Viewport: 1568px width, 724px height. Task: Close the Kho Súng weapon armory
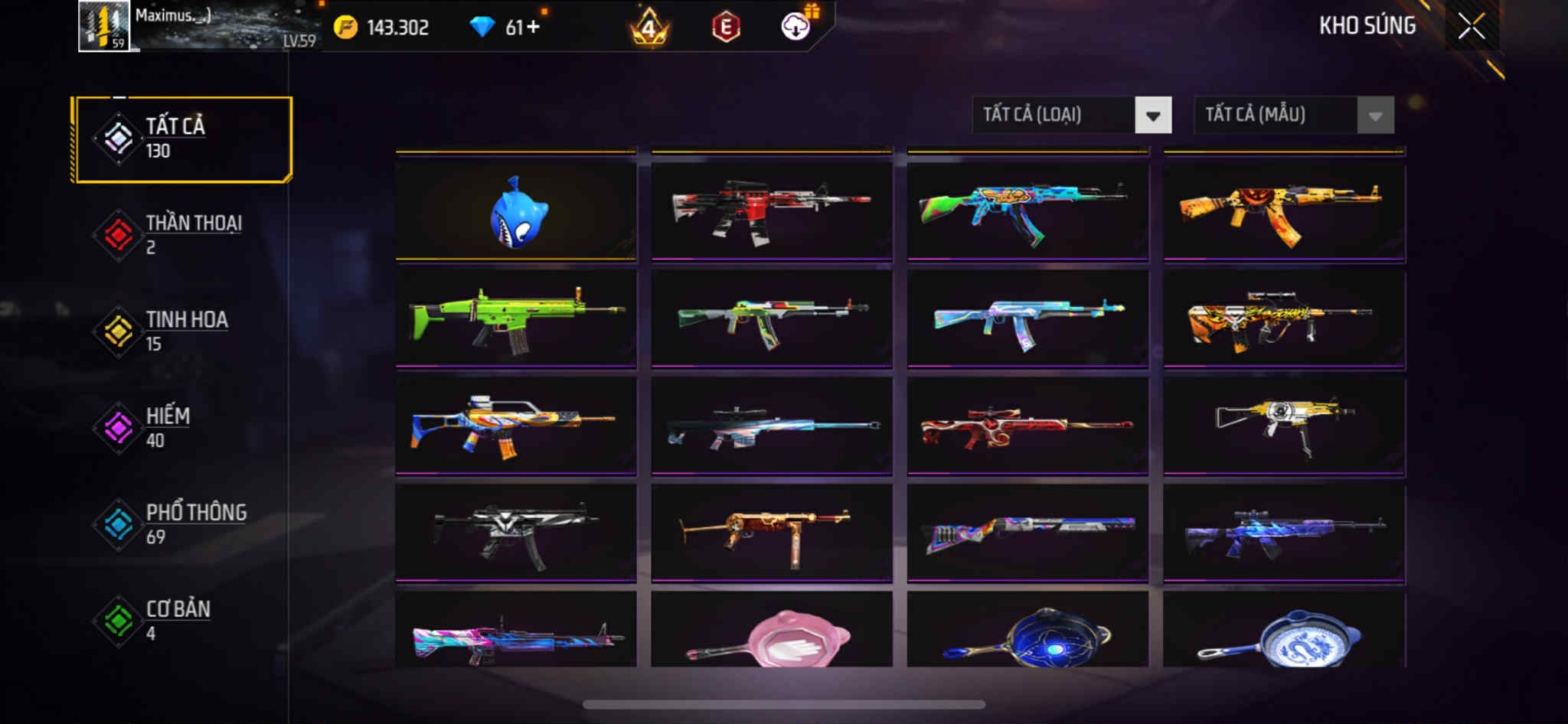(x=1471, y=27)
